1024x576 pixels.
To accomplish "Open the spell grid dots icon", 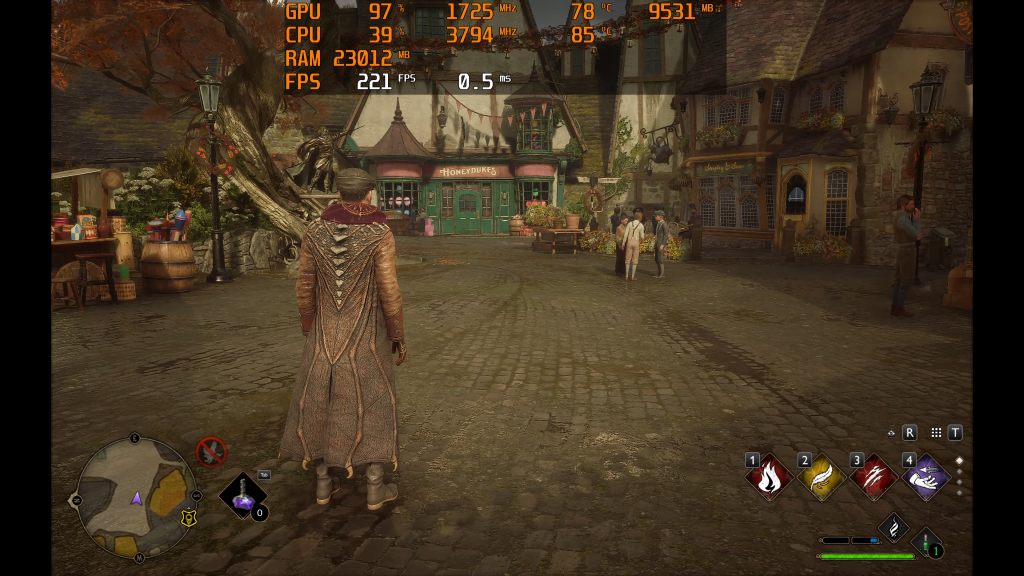I will (x=936, y=433).
